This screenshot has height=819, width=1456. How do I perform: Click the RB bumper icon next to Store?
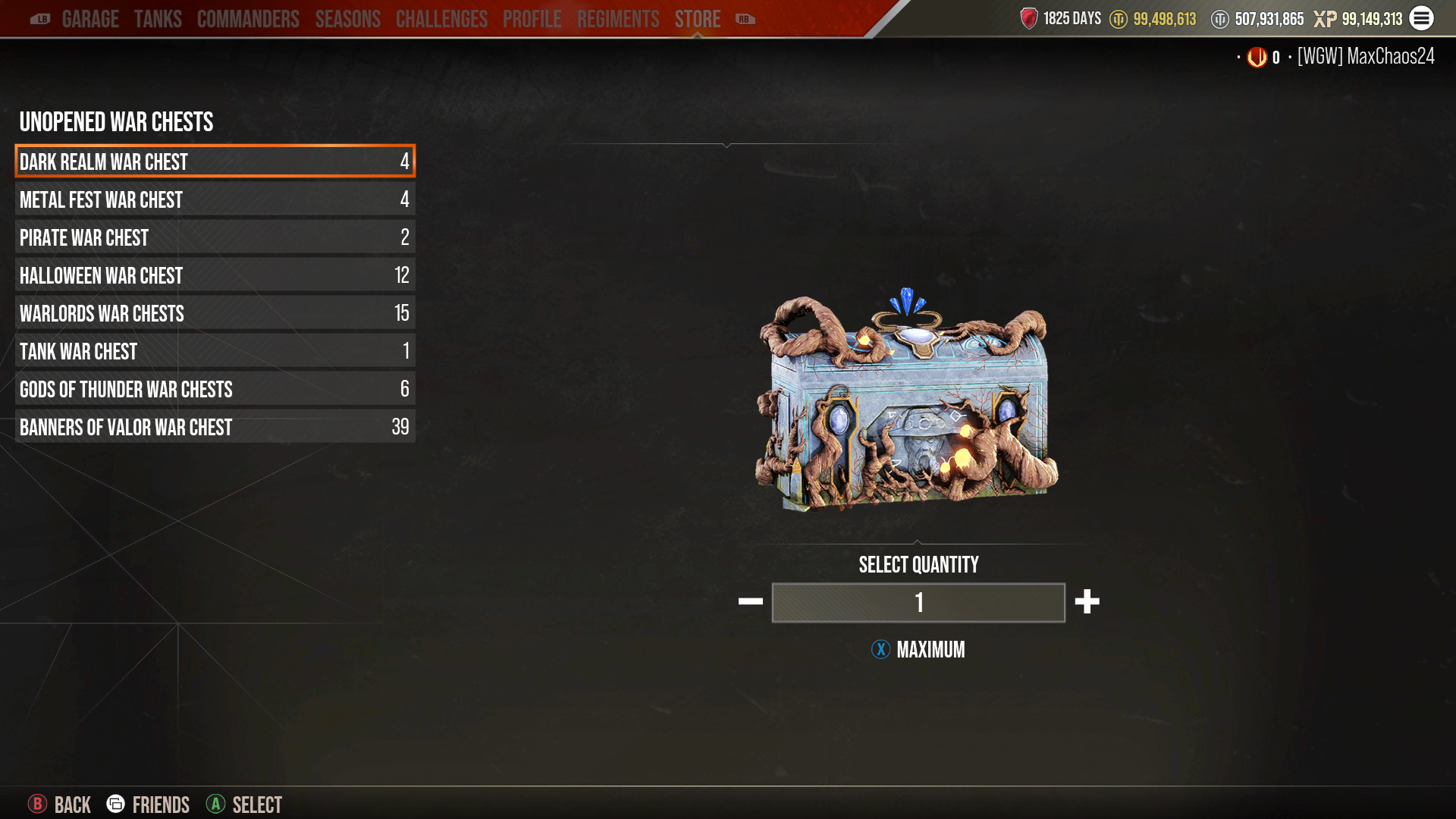(x=743, y=19)
